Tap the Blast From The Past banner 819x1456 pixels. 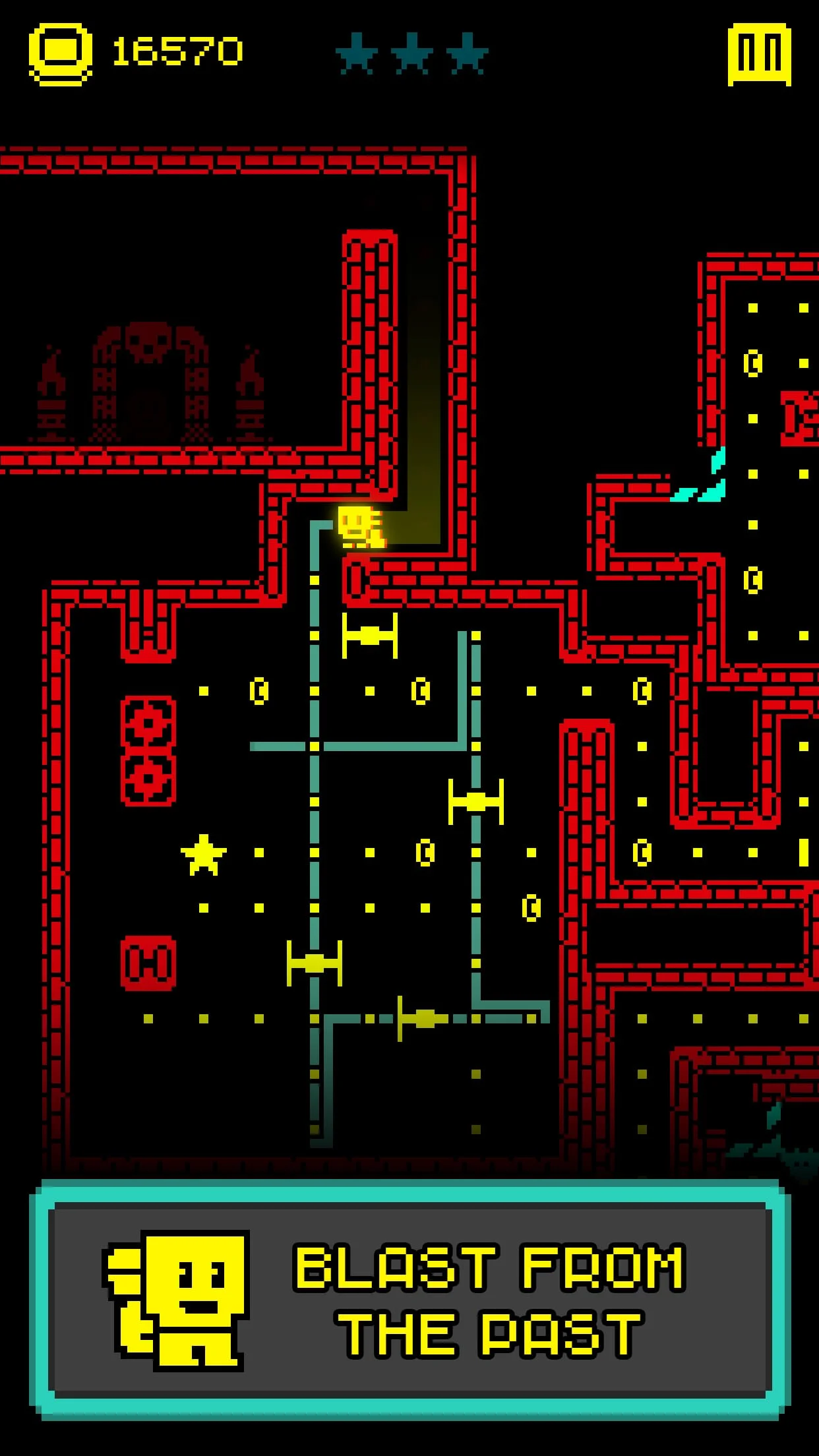tap(409, 1300)
